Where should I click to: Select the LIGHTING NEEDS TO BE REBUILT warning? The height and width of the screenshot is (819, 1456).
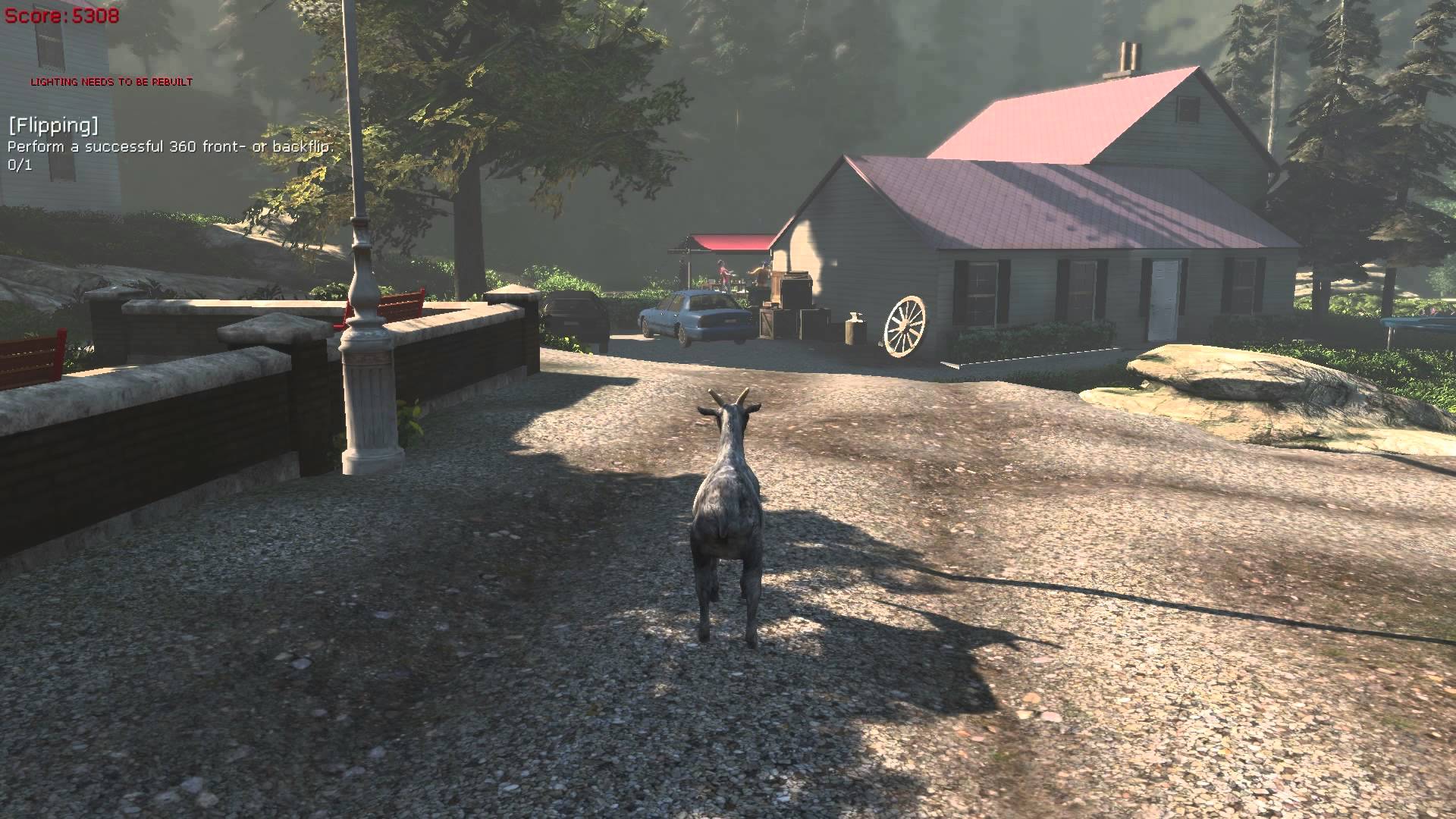111,80
